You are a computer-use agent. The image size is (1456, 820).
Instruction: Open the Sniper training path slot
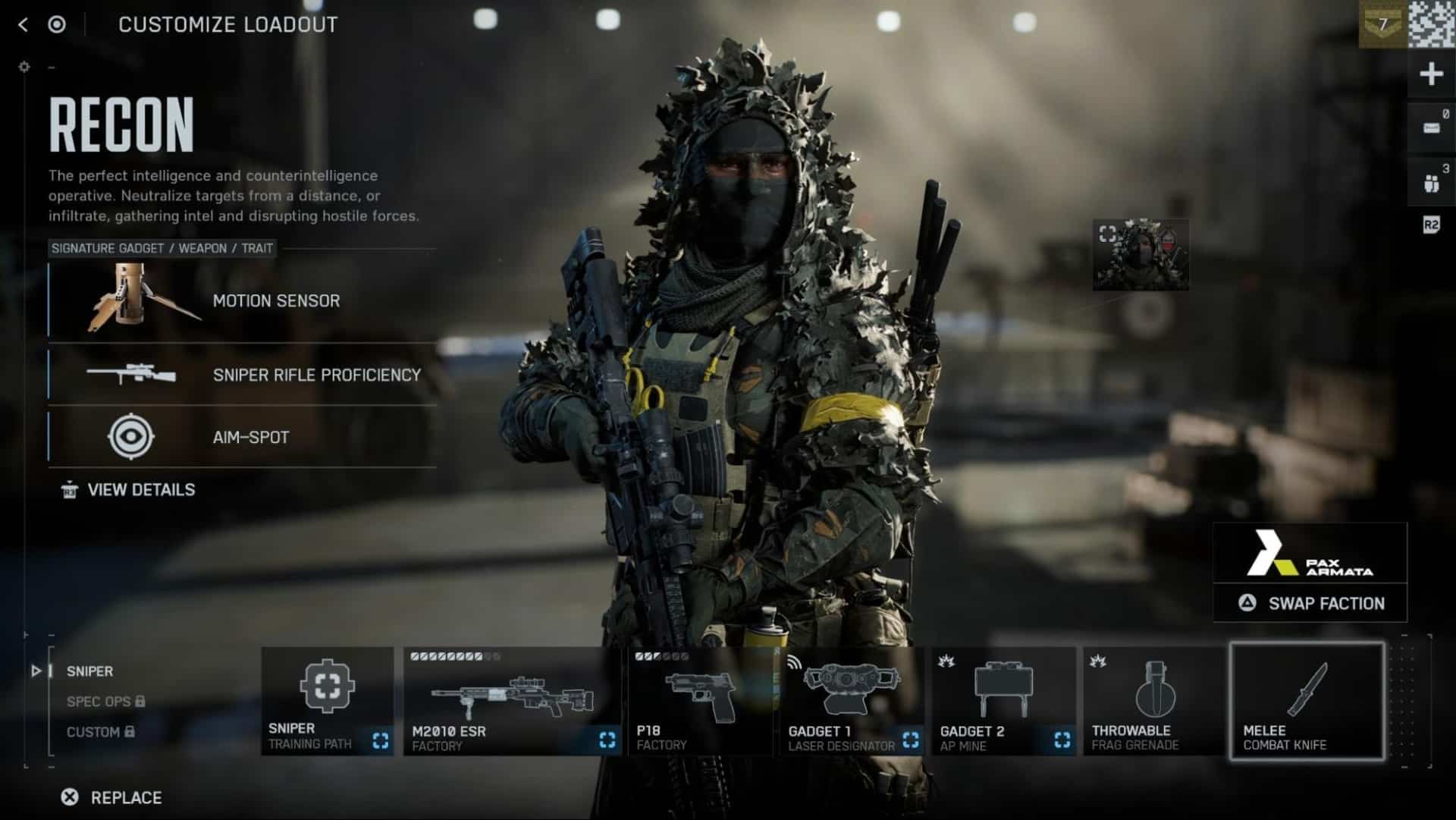coord(328,701)
